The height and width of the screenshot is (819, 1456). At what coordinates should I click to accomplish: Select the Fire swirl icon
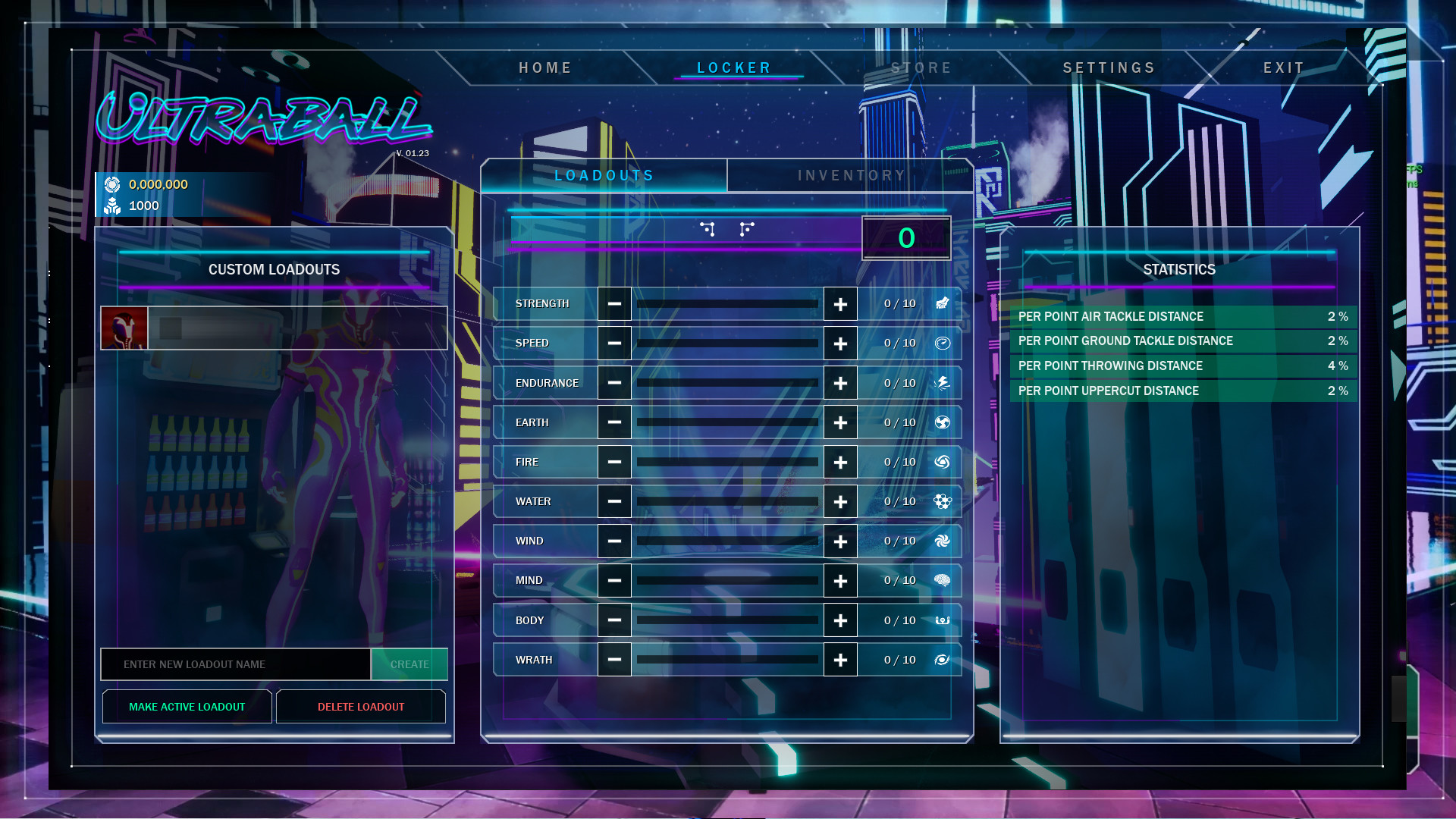[942, 461]
